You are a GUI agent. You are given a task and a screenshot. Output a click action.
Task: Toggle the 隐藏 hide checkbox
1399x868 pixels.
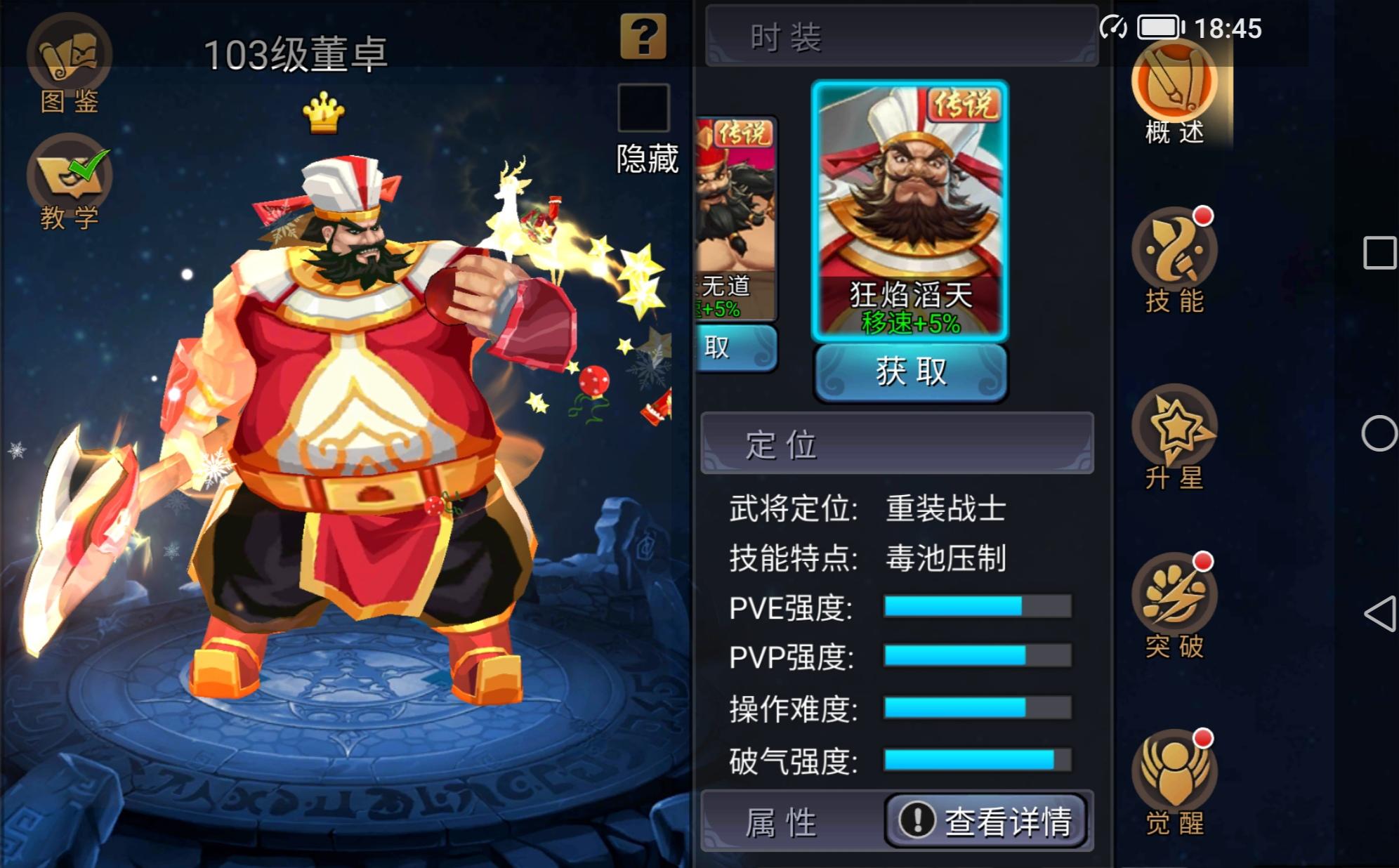click(643, 107)
